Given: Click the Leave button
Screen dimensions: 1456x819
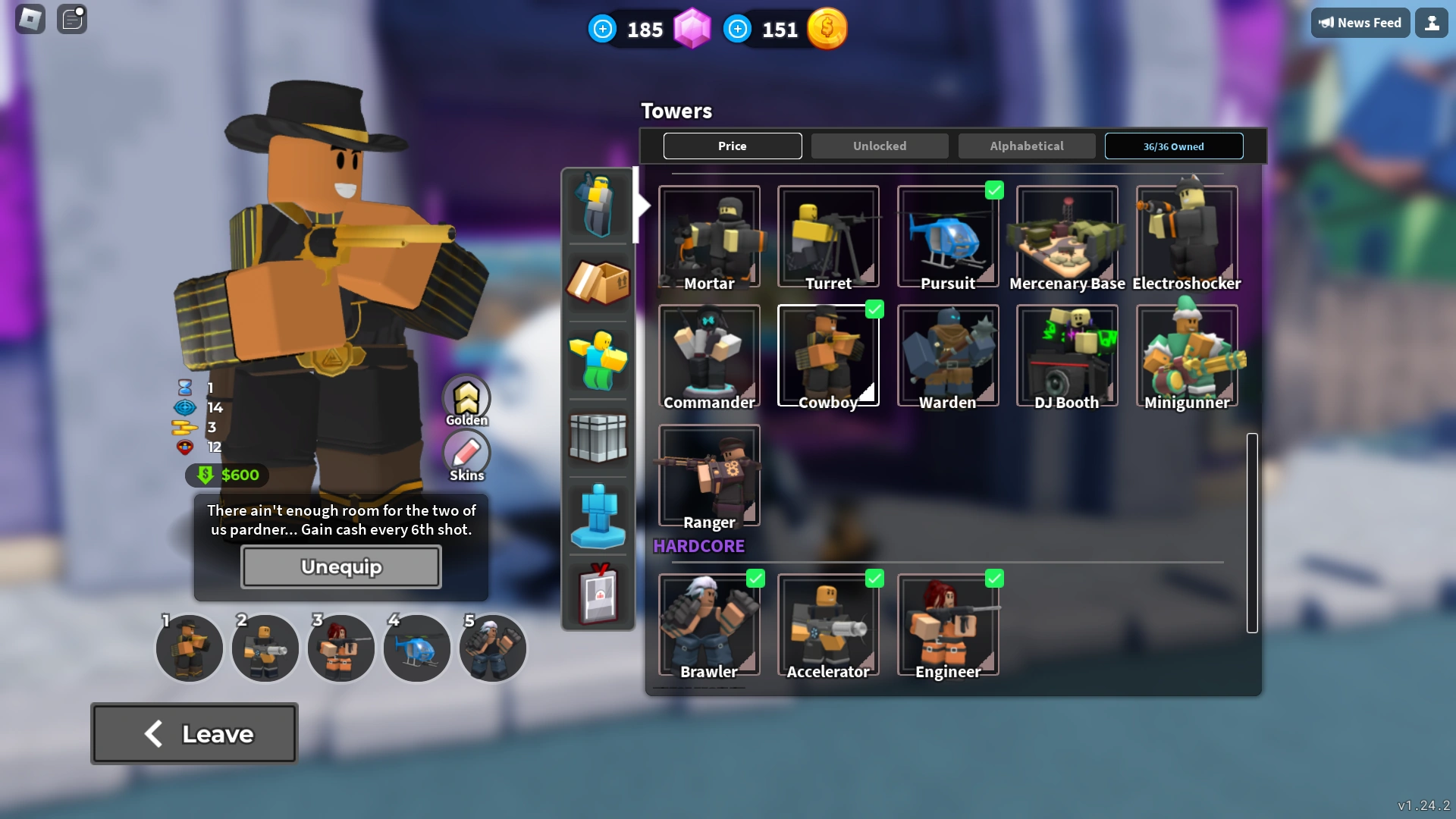Looking at the screenshot, I should 194,733.
